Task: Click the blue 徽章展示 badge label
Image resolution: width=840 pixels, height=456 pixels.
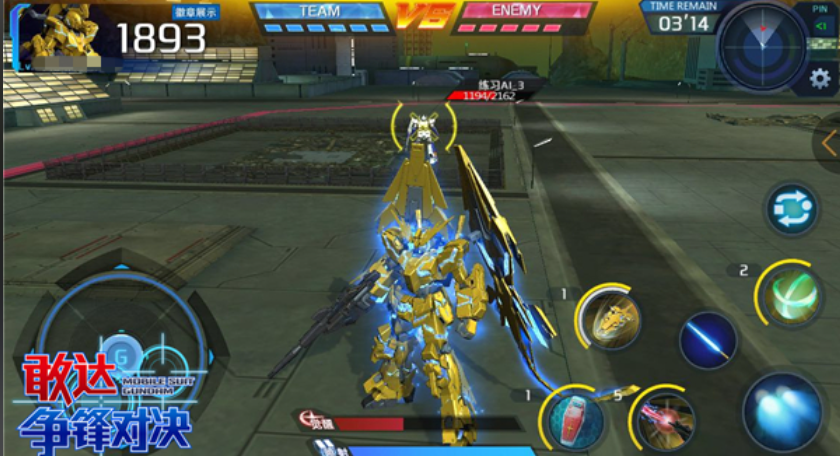Action: tap(198, 13)
